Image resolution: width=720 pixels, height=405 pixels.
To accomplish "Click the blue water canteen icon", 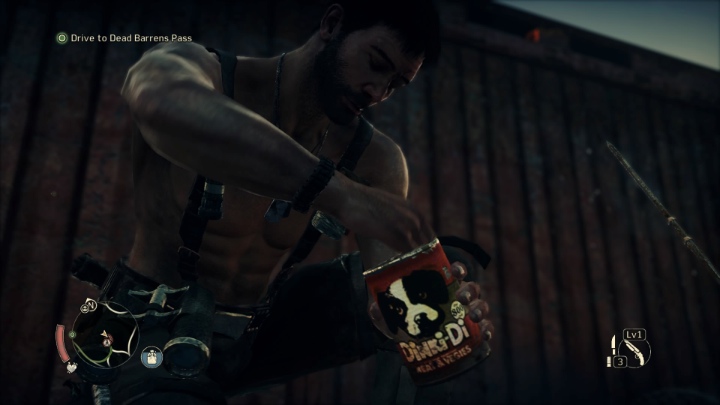I will (x=152, y=355).
